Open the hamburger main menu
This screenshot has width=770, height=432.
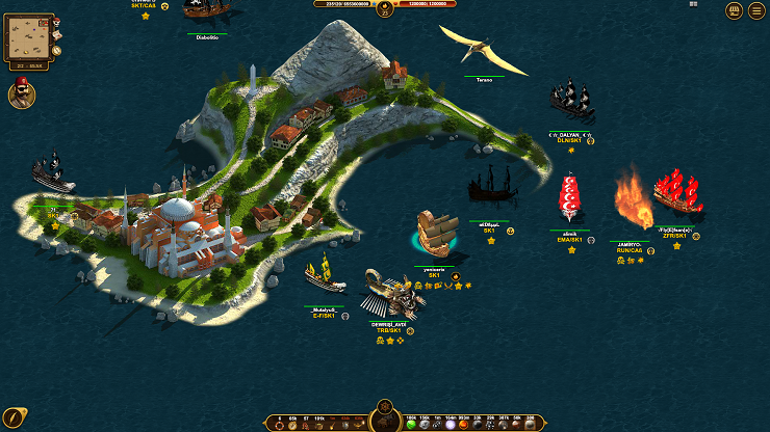tap(756, 11)
